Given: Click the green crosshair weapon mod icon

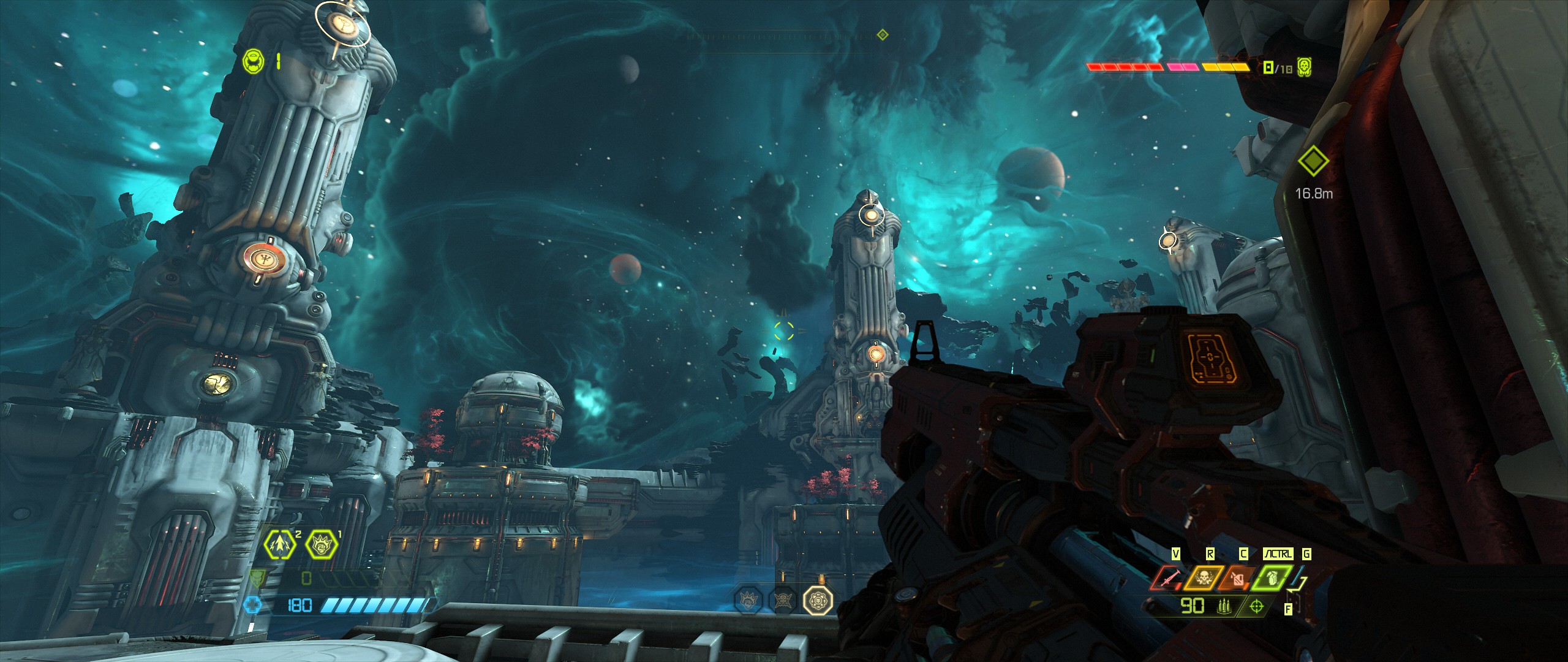Looking at the screenshot, I should click(x=1256, y=607).
